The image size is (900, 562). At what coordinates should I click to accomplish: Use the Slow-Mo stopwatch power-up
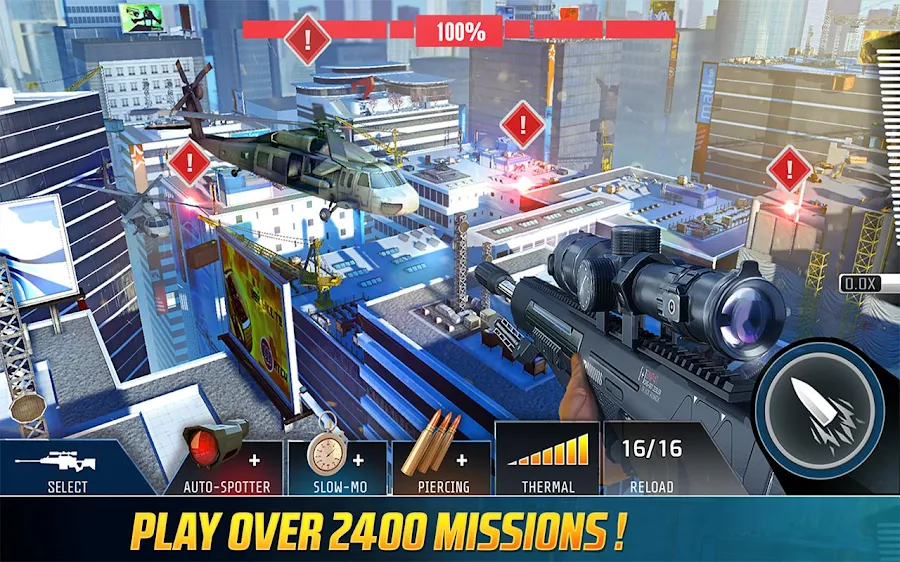[x=336, y=460]
